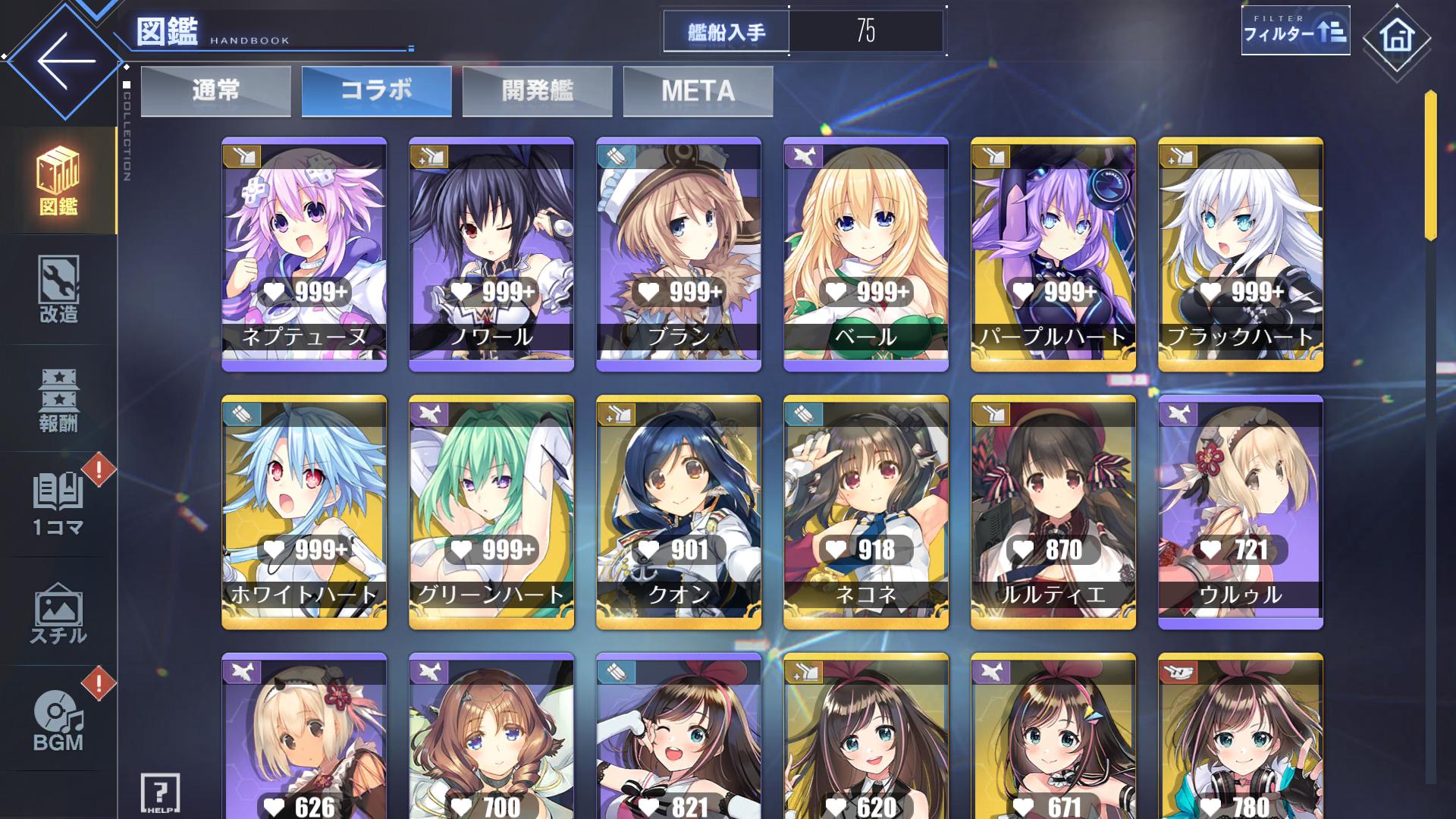Select the ネプテューヌ character card
The height and width of the screenshot is (819, 1456).
click(304, 254)
